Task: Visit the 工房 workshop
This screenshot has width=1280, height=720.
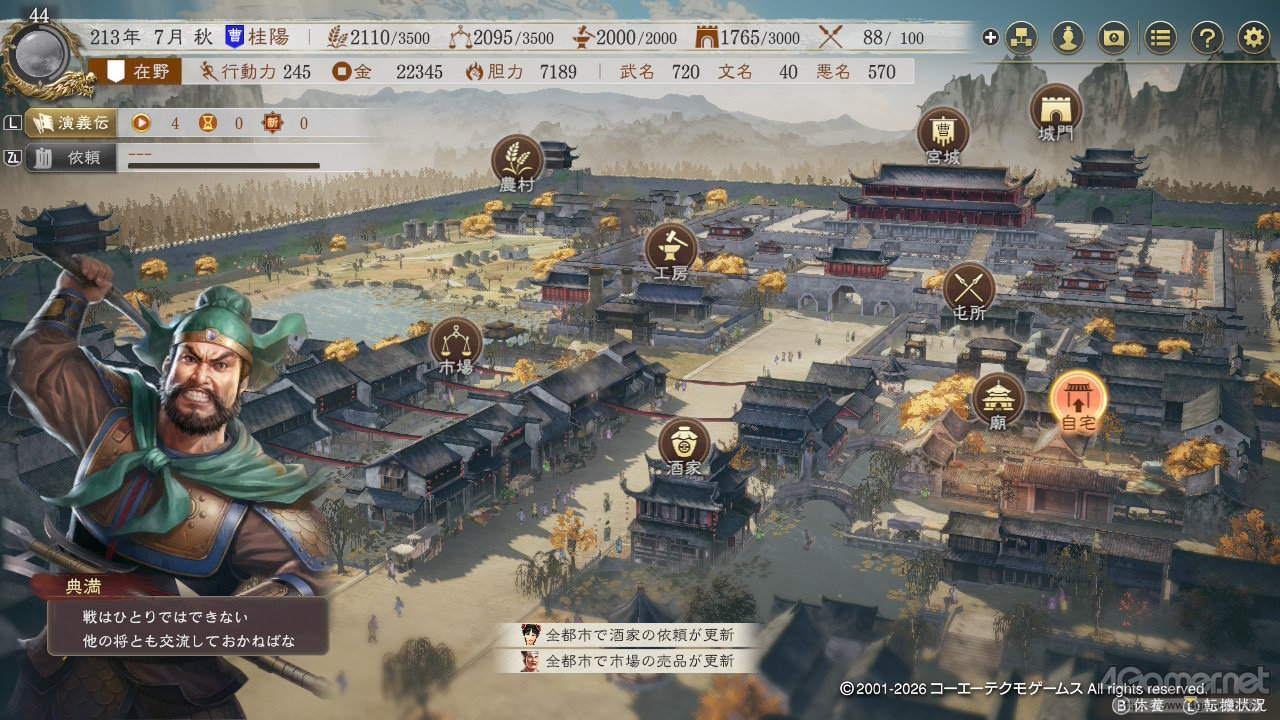Action: pos(671,249)
